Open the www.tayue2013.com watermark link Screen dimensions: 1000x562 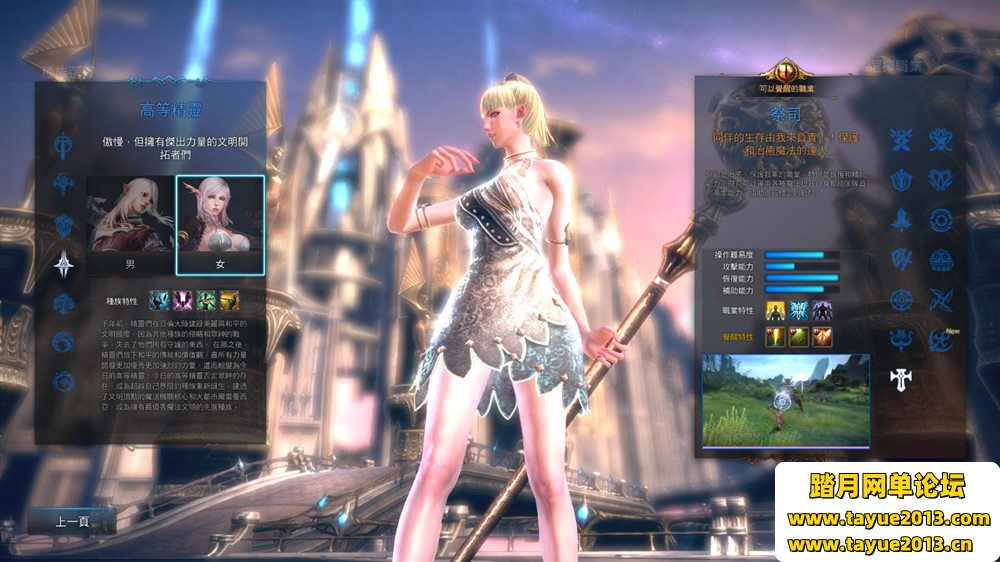click(x=888, y=519)
